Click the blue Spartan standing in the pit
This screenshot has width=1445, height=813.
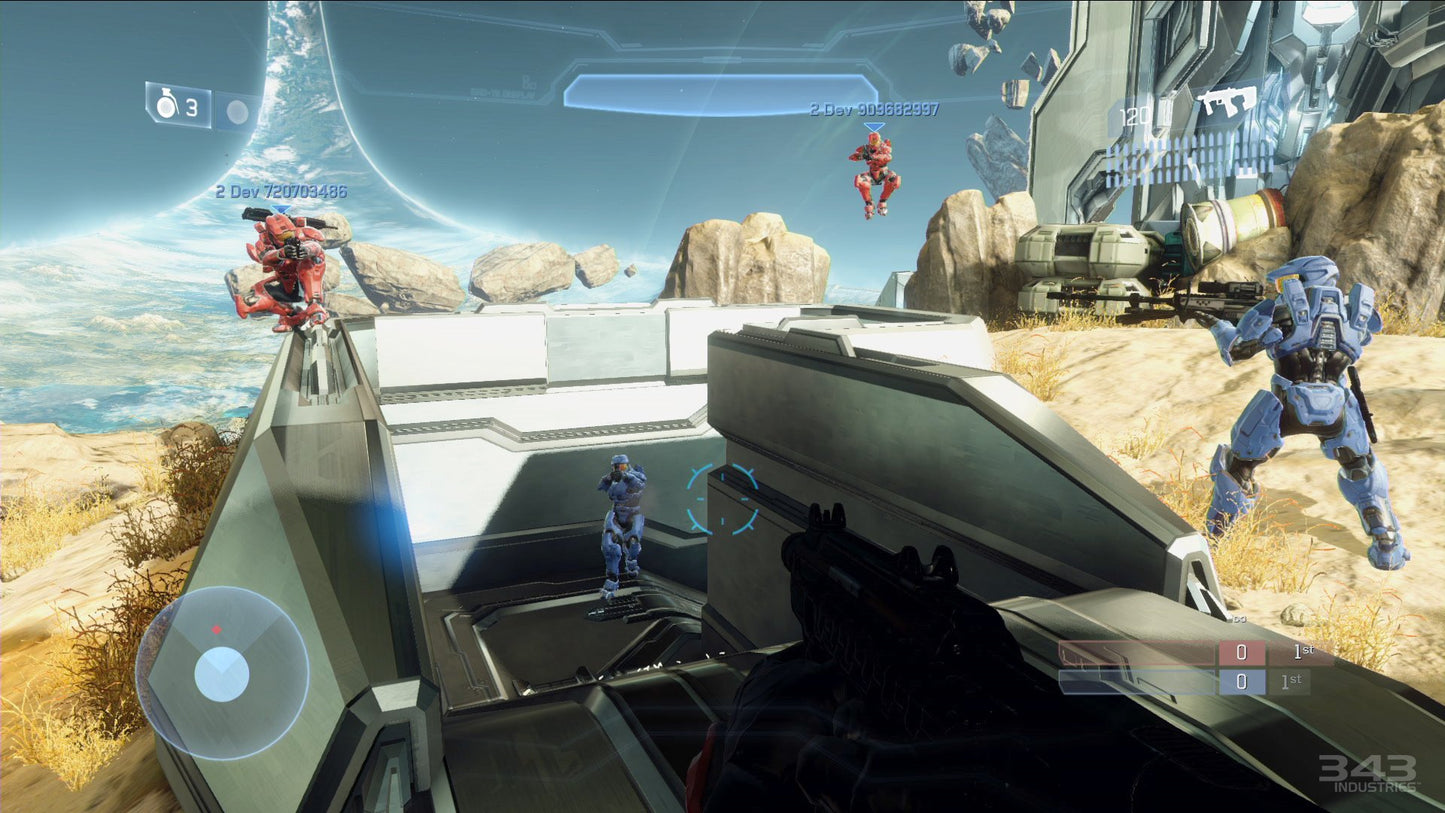pyautogui.click(x=621, y=525)
